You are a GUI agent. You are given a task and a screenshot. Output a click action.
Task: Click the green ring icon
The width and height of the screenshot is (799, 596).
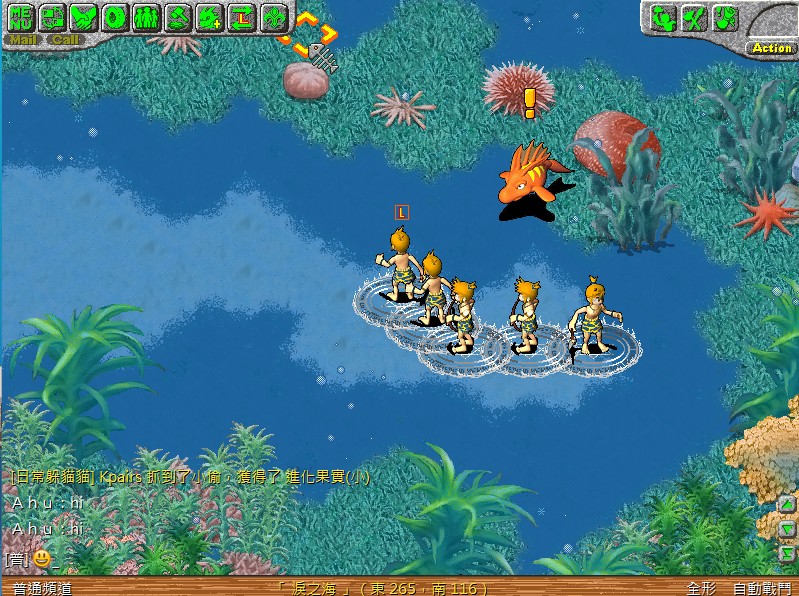pyautogui.click(x=115, y=17)
